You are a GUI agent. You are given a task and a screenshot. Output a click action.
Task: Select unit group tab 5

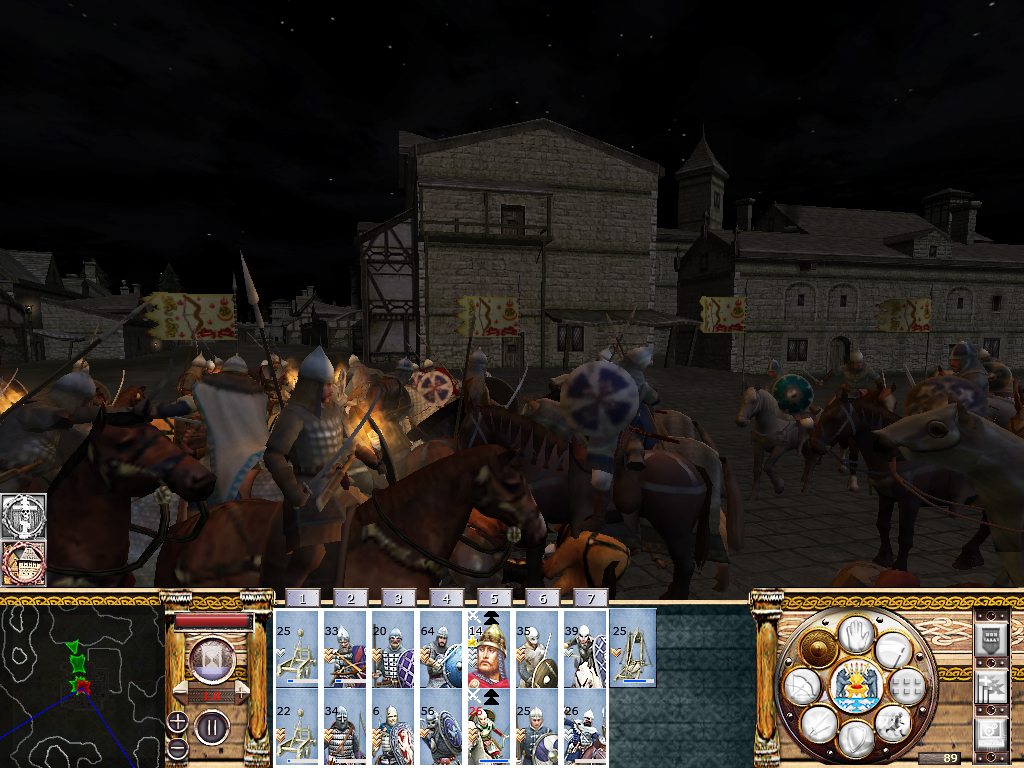[x=494, y=598]
